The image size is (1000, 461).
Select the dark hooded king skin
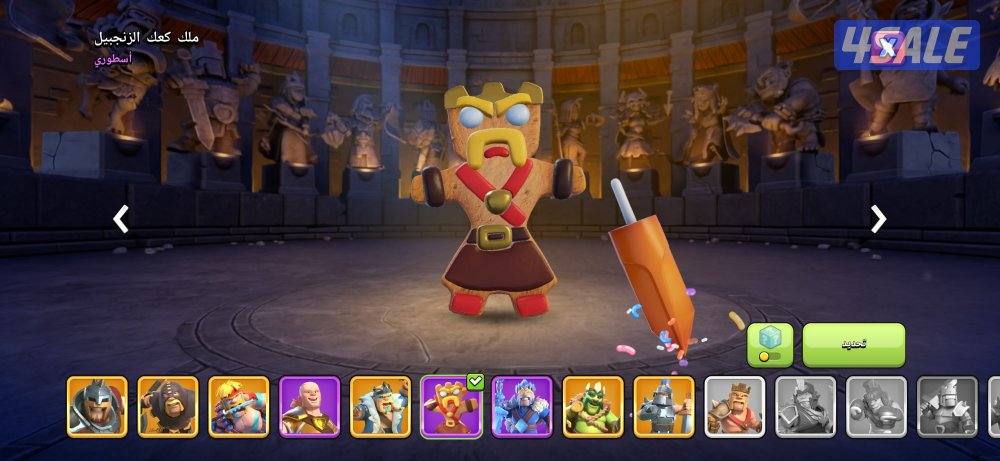coord(168,407)
